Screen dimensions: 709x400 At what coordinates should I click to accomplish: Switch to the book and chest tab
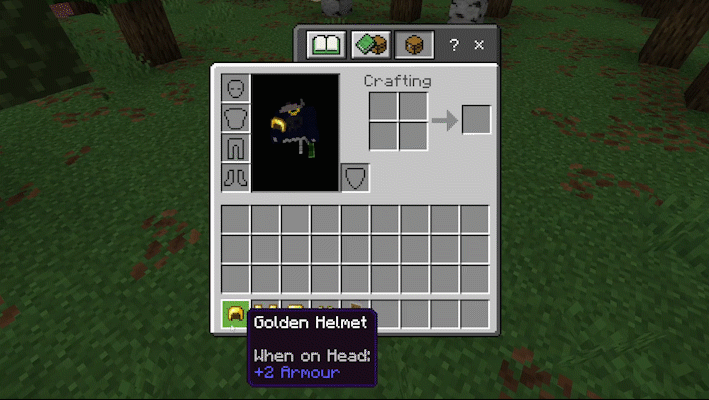tap(370, 45)
